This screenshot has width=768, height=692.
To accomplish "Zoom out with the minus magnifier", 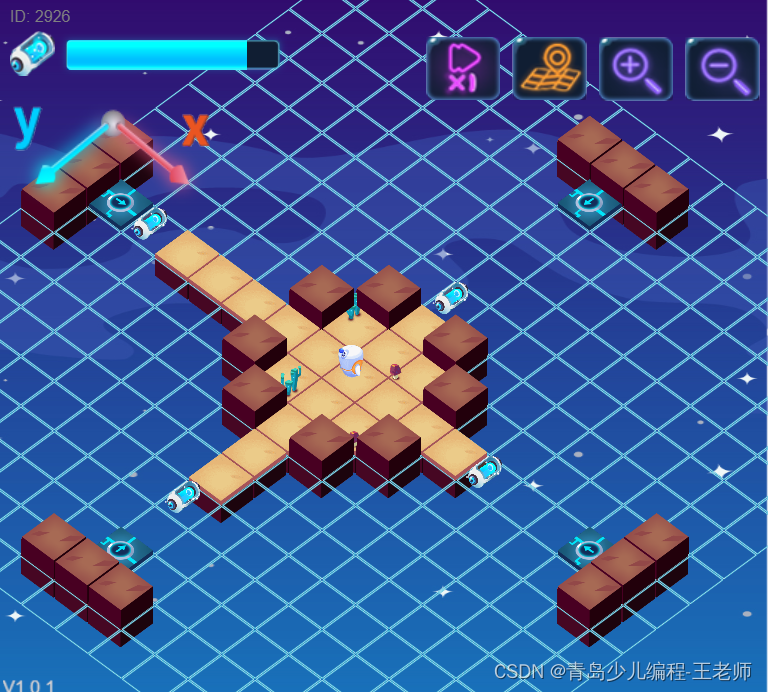I will pyautogui.click(x=721, y=68).
